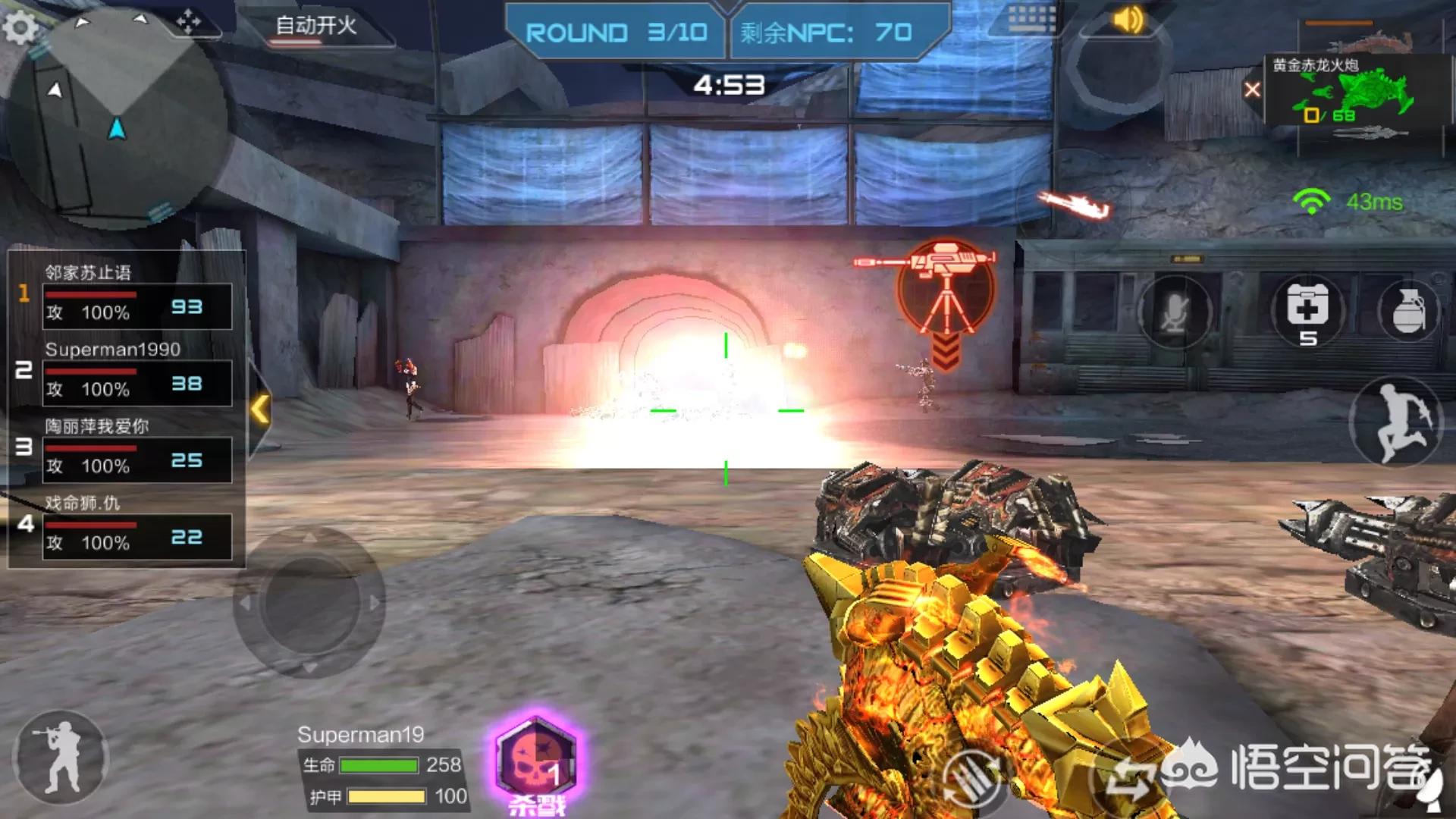Open the keyboard chat icon

click(1031, 19)
